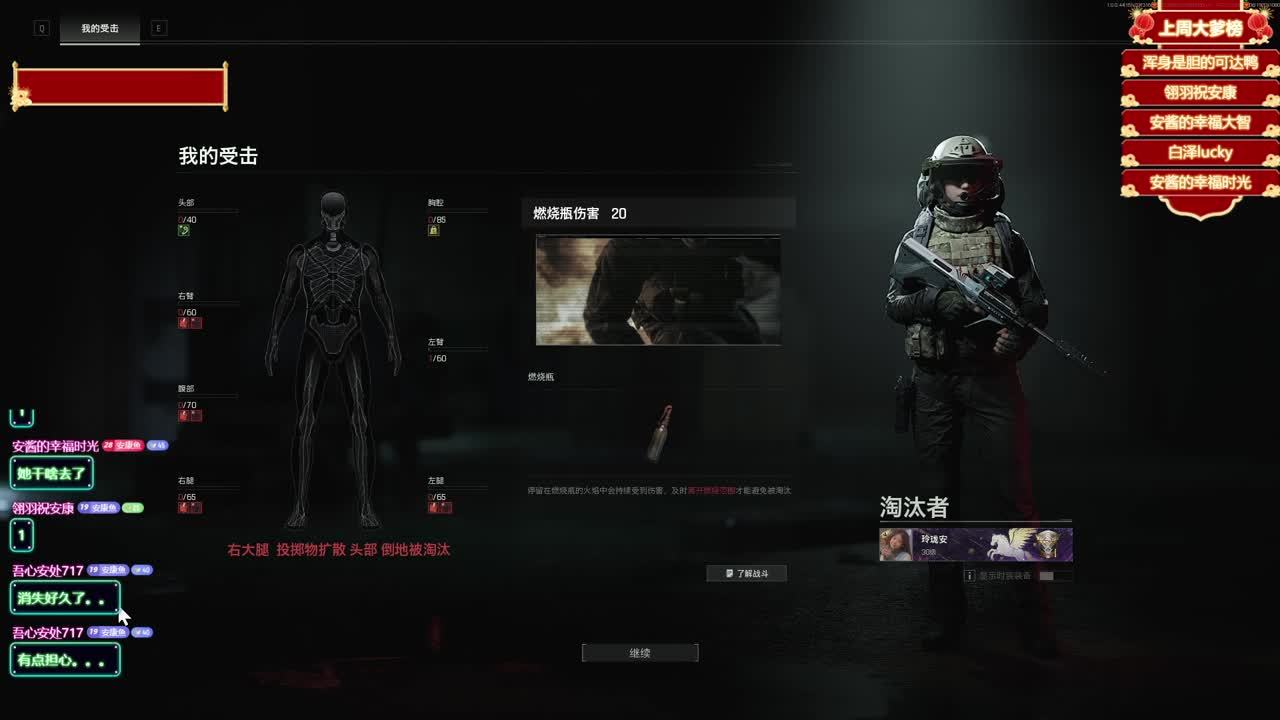Select the 我的受击 tab
The image size is (1280, 720).
pyautogui.click(x=100, y=29)
